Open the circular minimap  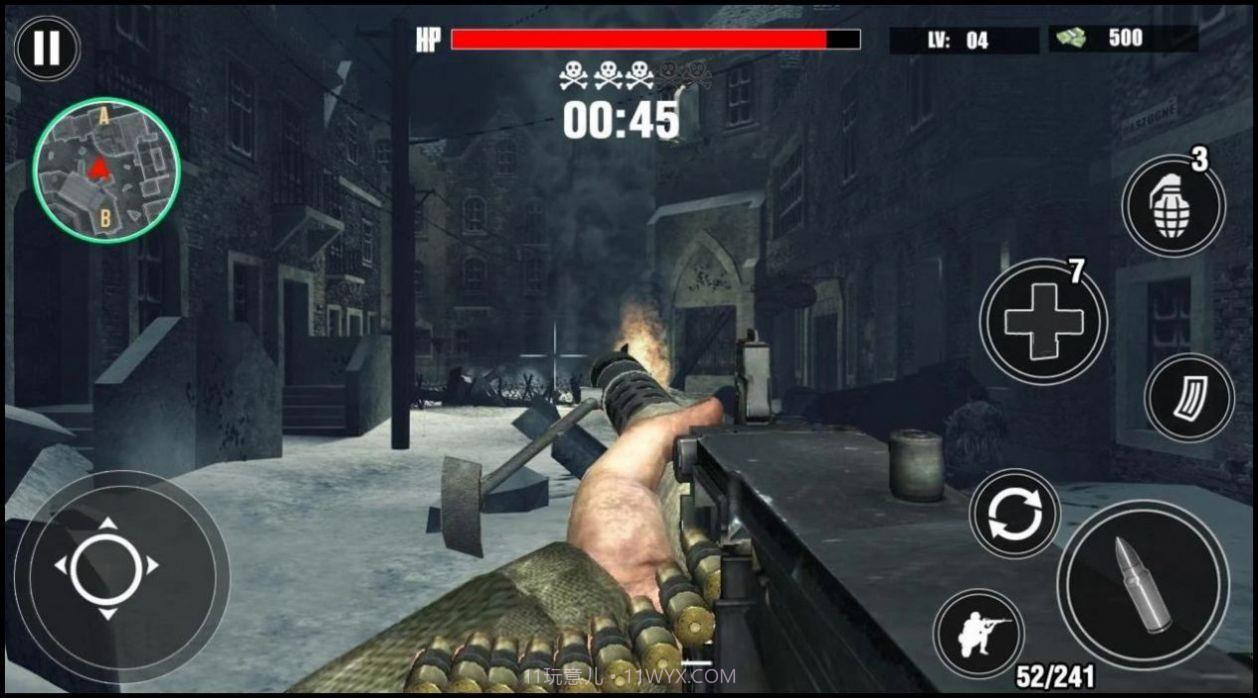[x=106, y=170]
